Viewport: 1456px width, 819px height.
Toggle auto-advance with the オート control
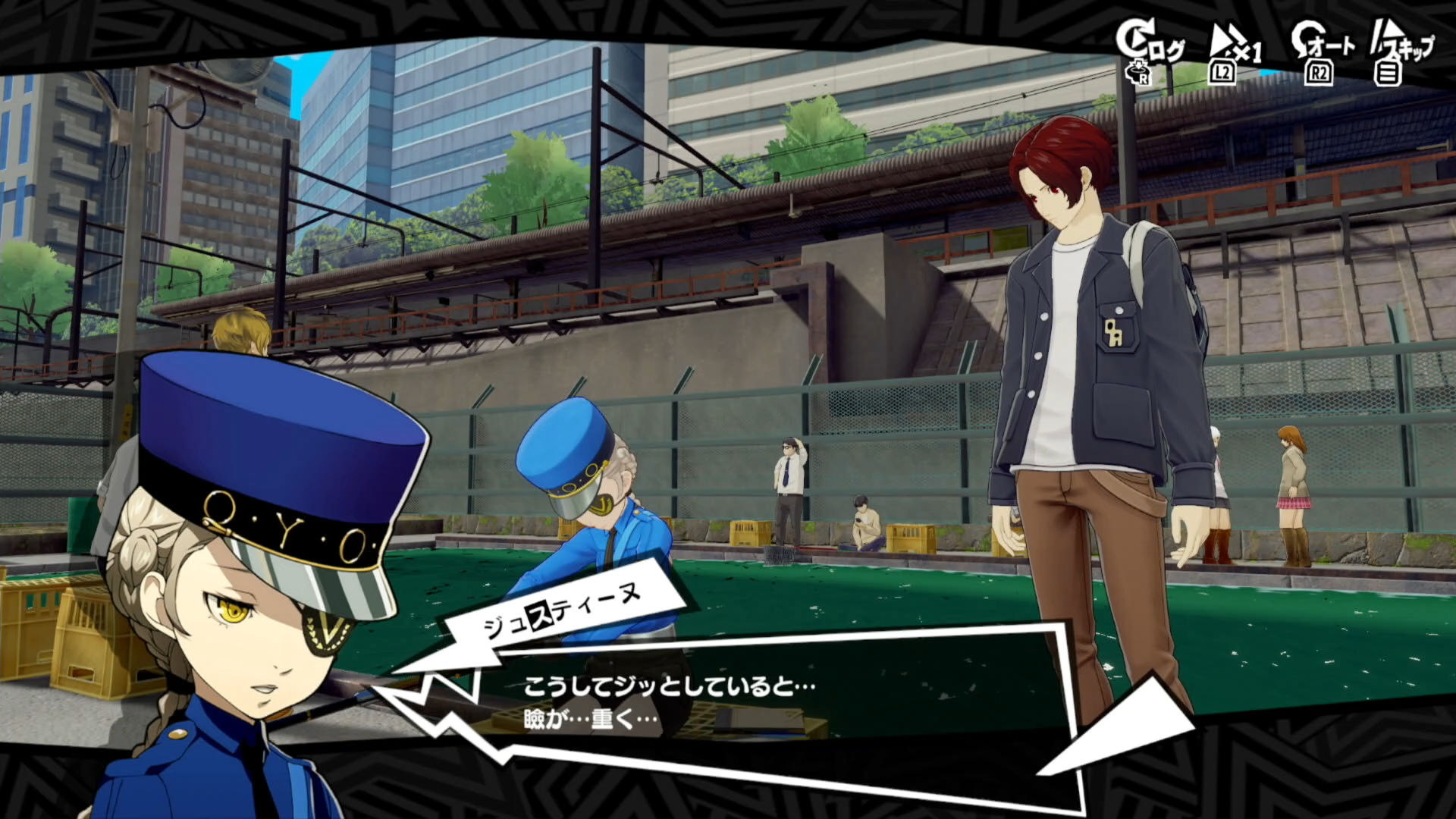click(x=1331, y=45)
